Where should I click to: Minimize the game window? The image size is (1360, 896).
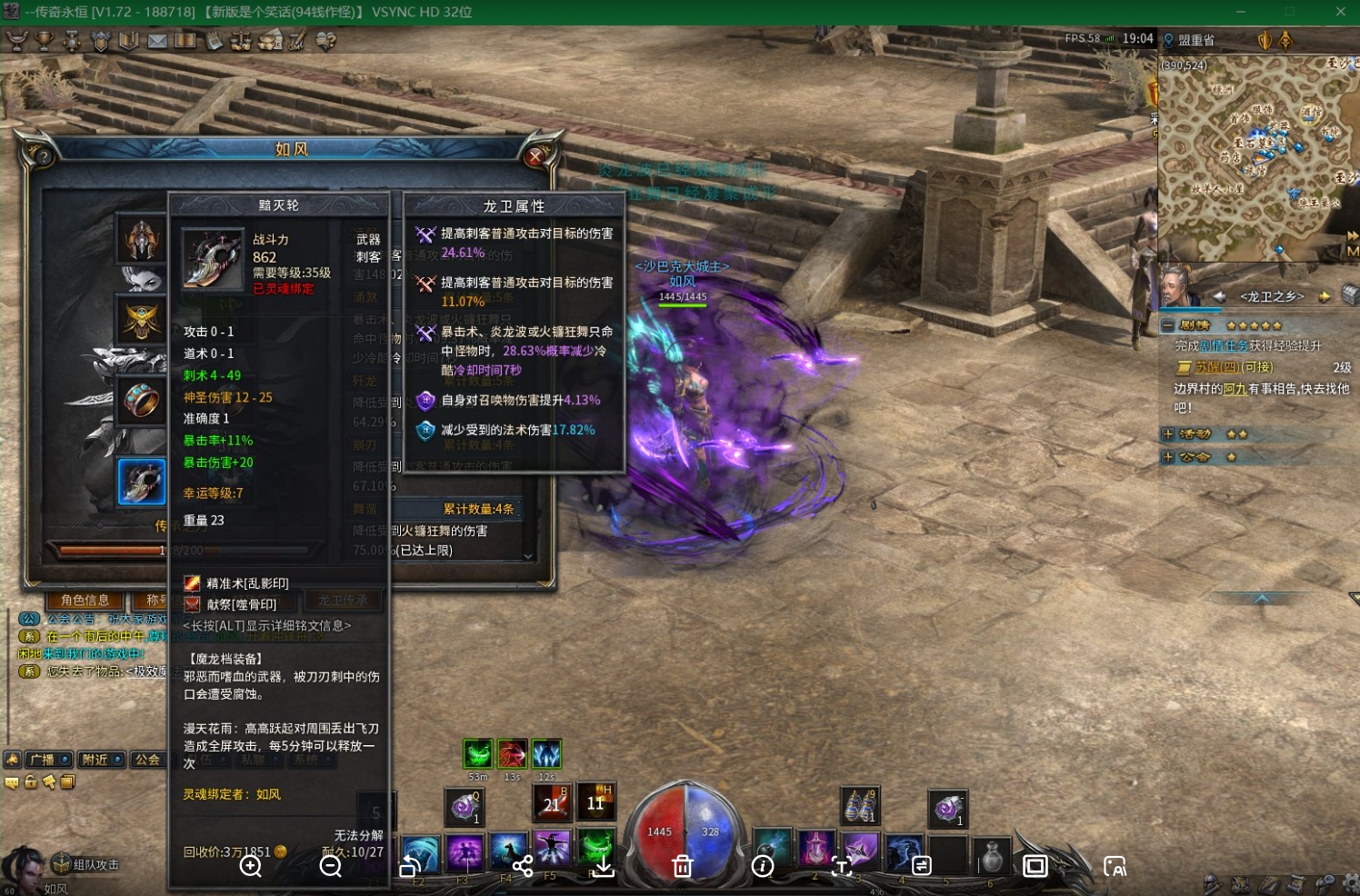(1241, 12)
